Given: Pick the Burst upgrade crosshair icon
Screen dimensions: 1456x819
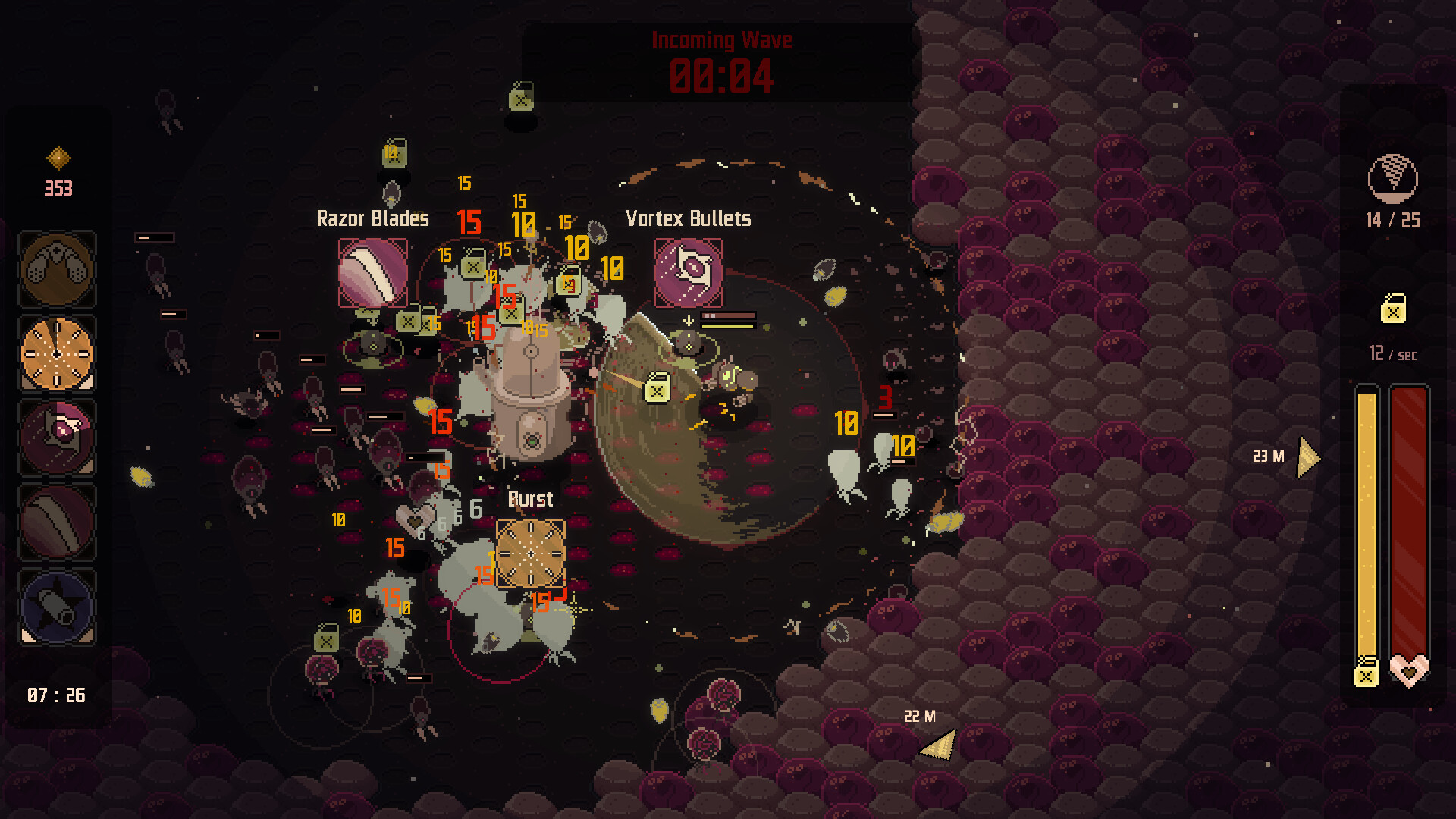Looking at the screenshot, I should [531, 553].
